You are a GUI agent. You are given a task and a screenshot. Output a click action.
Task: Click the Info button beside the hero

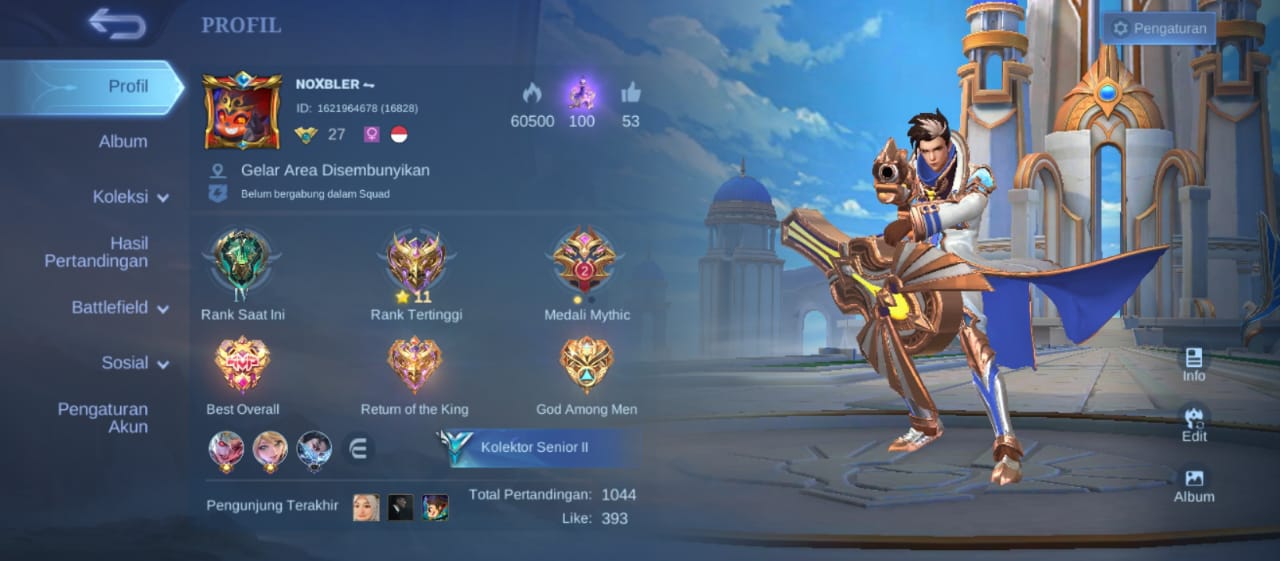(x=1194, y=364)
